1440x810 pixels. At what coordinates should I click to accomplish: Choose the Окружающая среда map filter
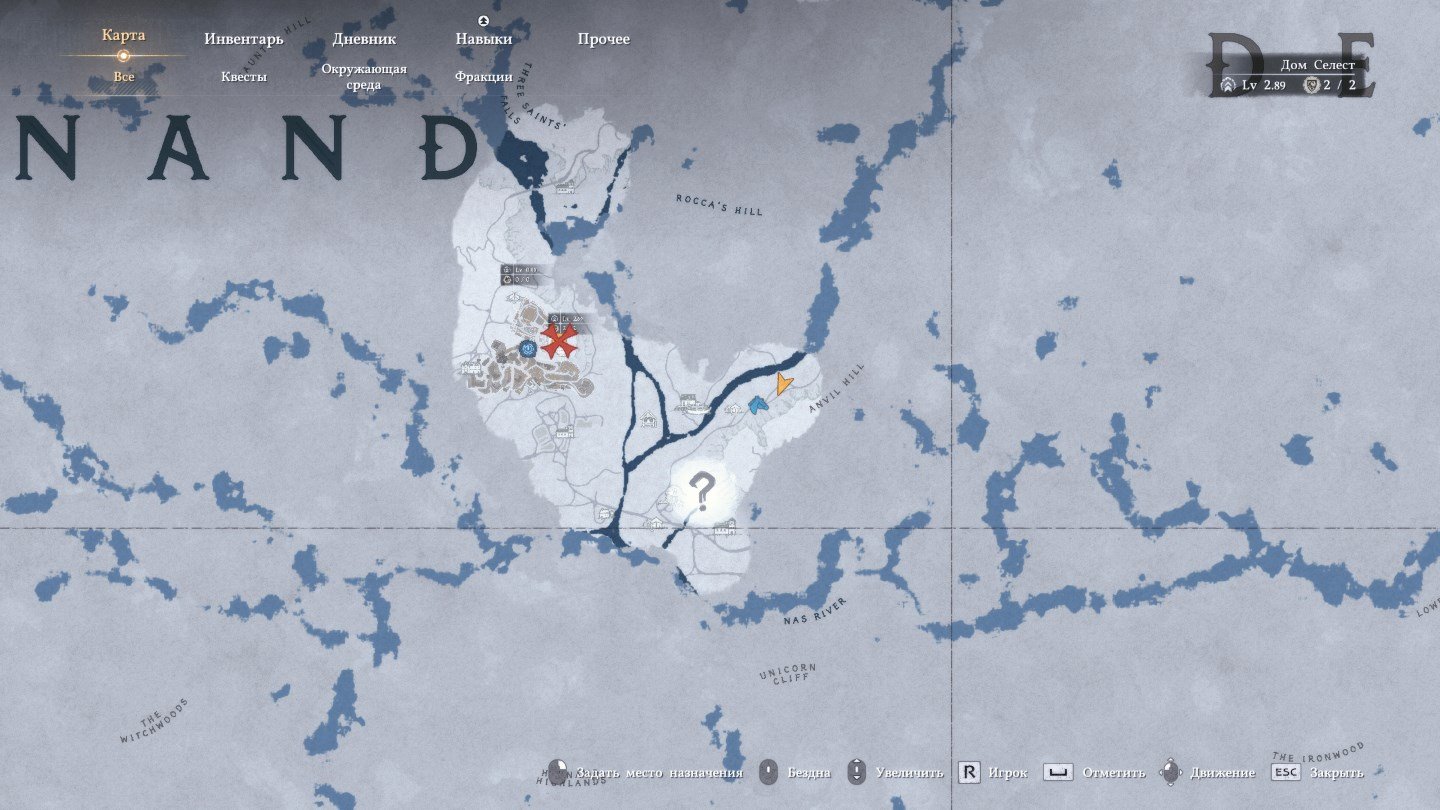(364, 77)
